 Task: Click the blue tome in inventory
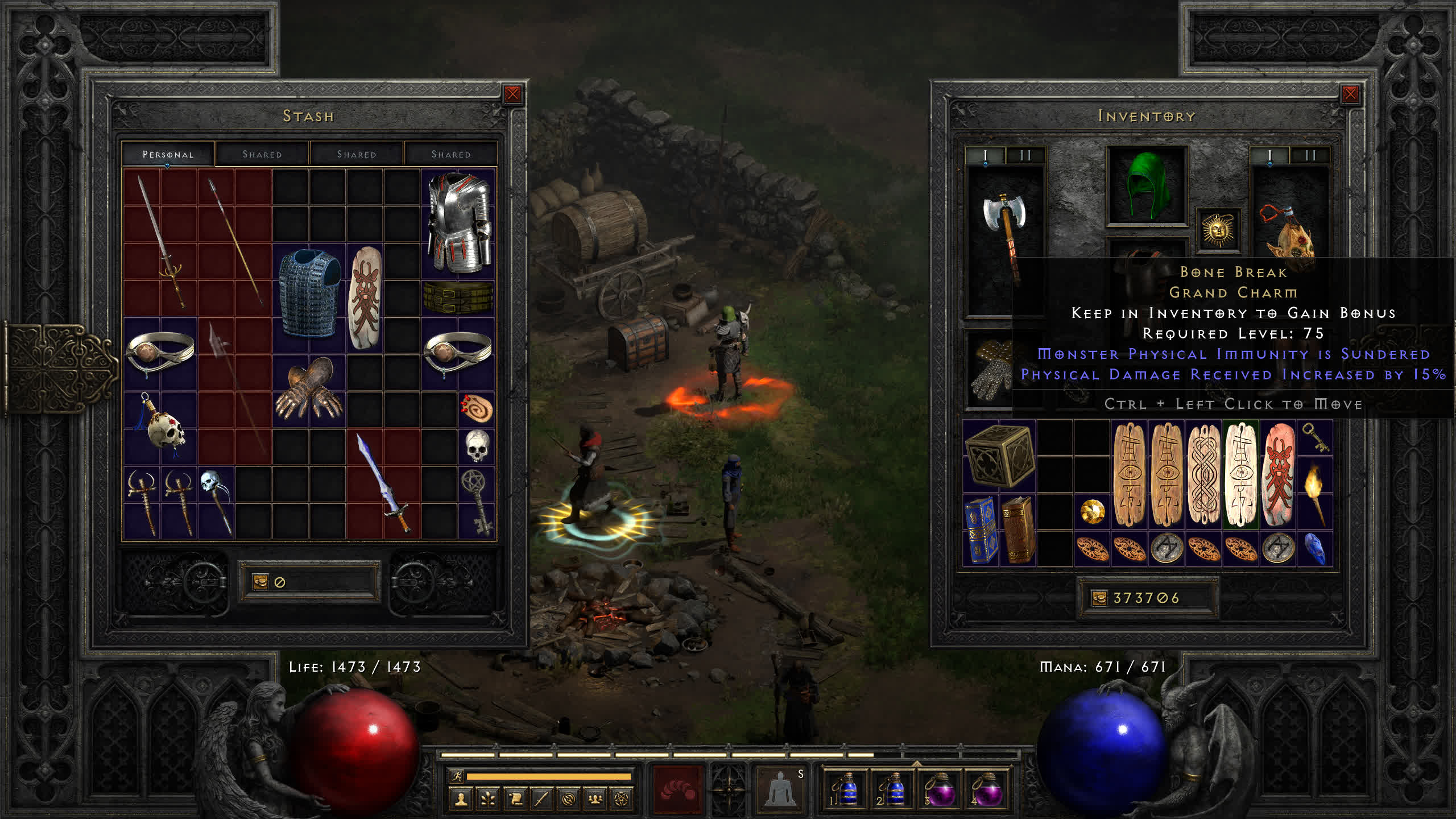pos(981,530)
